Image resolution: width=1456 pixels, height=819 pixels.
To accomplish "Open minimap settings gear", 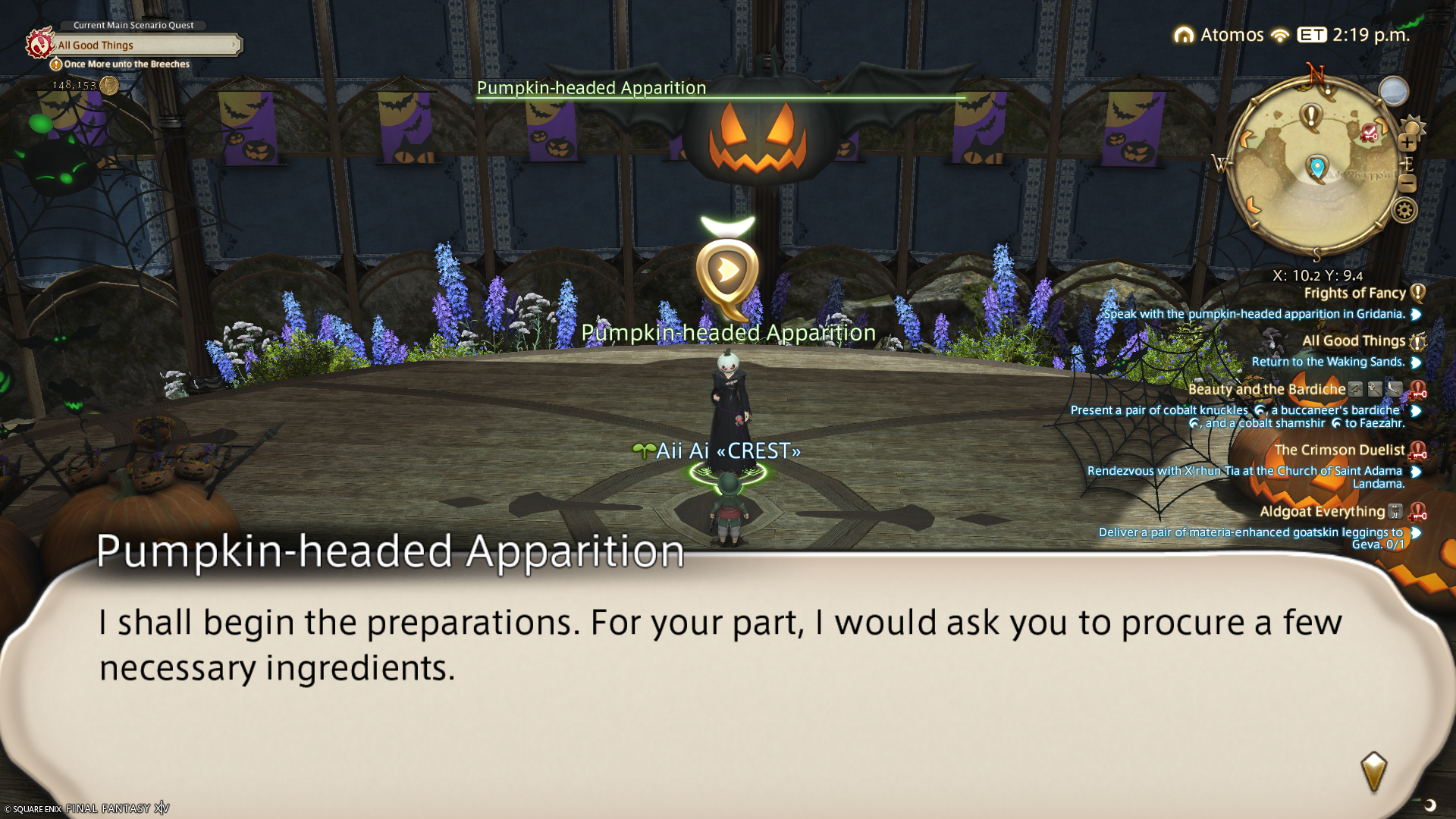I will [x=1404, y=210].
